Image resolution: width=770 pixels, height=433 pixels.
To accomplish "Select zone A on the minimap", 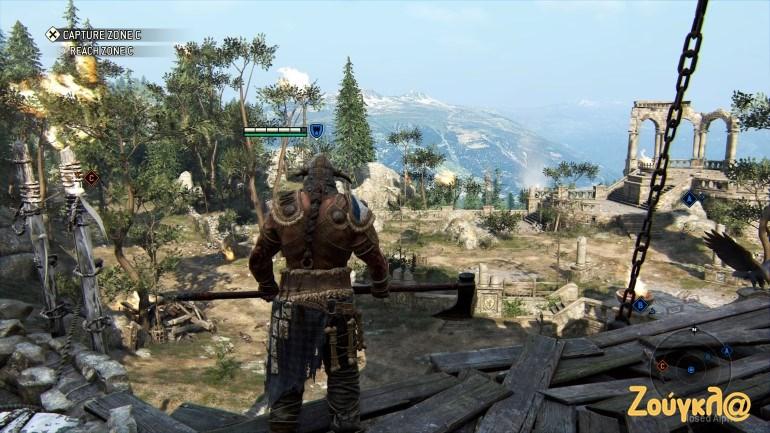I will 726,351.
